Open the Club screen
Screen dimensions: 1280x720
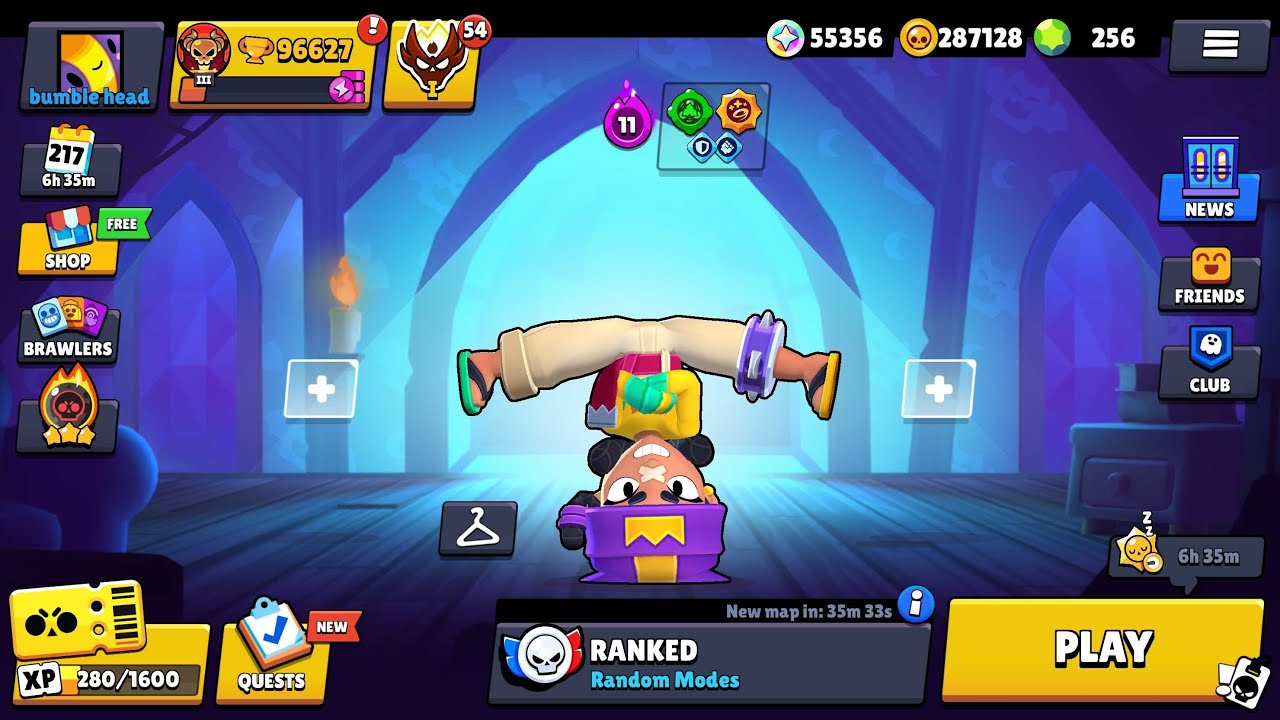pyautogui.click(x=1209, y=364)
